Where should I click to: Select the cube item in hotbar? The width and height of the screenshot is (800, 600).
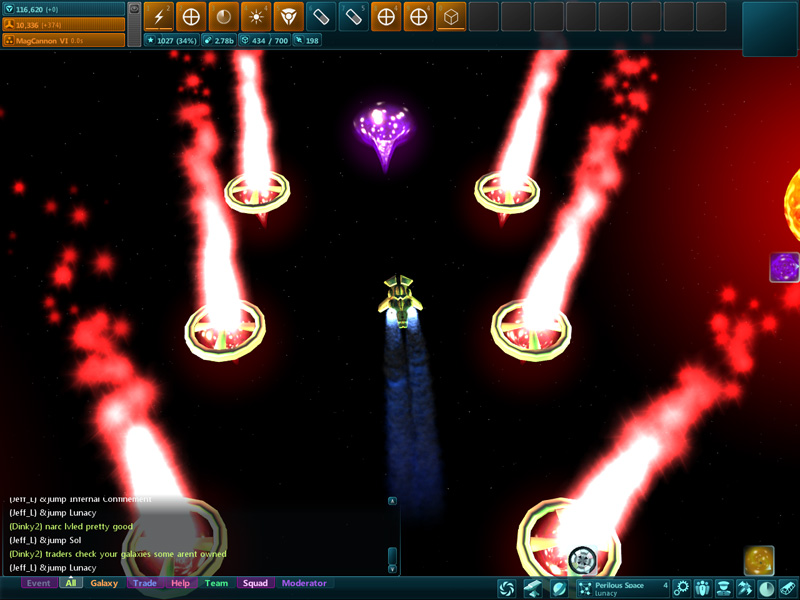coord(451,16)
